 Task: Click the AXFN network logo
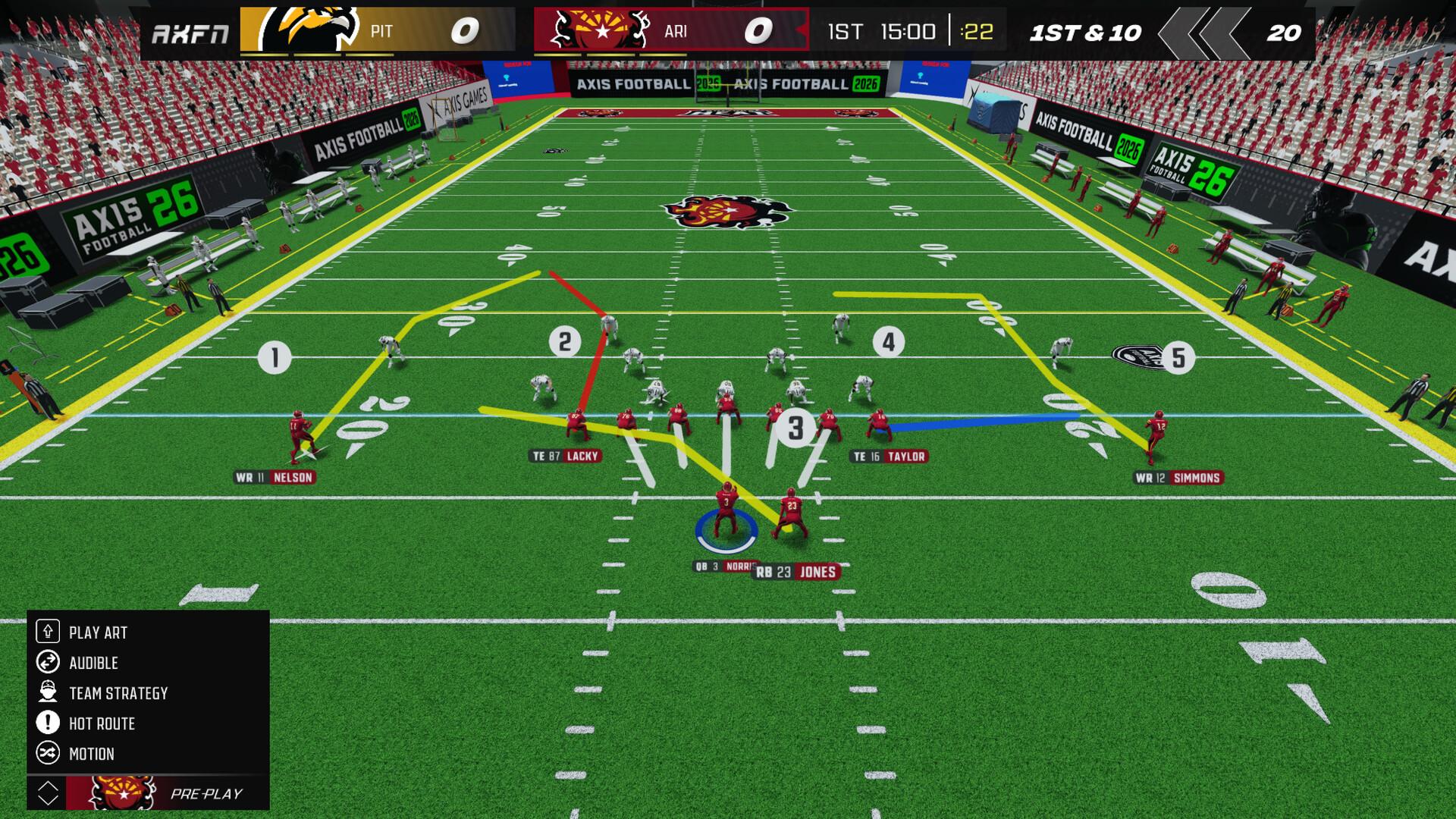coord(190,32)
